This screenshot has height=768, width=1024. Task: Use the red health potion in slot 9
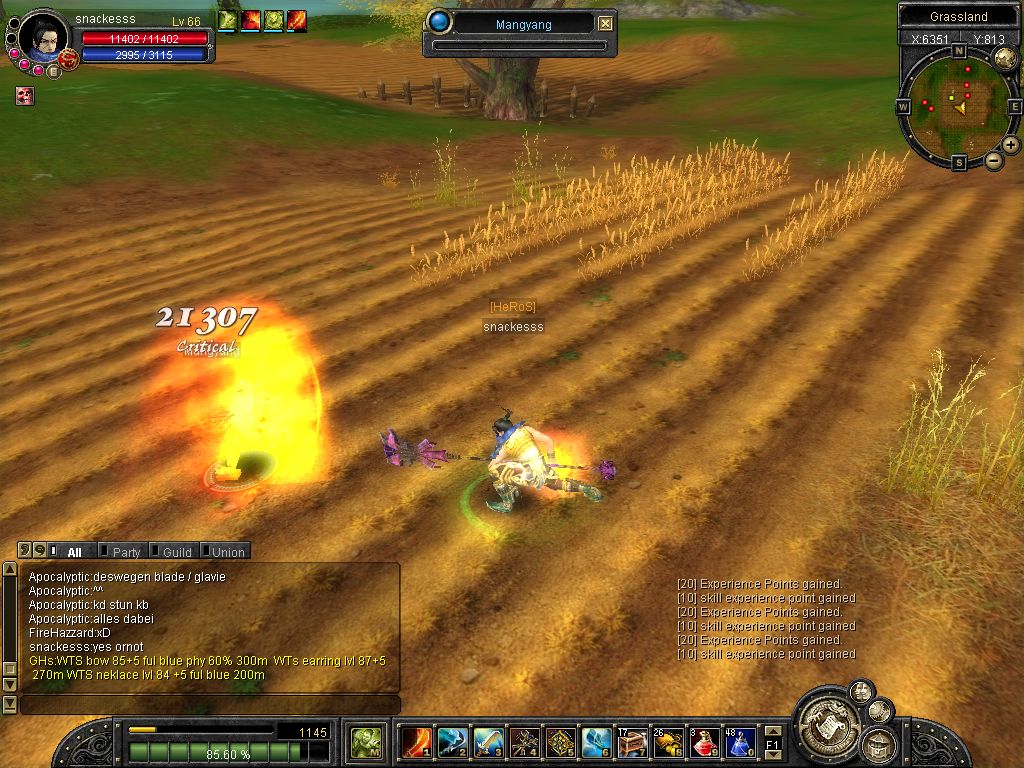point(705,741)
